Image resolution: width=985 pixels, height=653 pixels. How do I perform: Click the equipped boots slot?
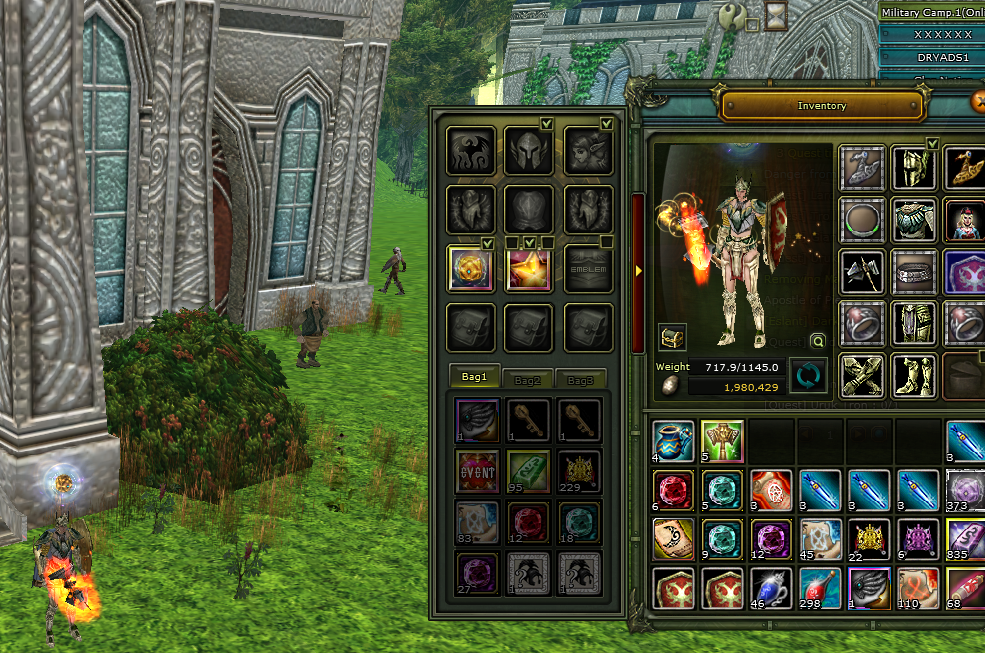913,375
